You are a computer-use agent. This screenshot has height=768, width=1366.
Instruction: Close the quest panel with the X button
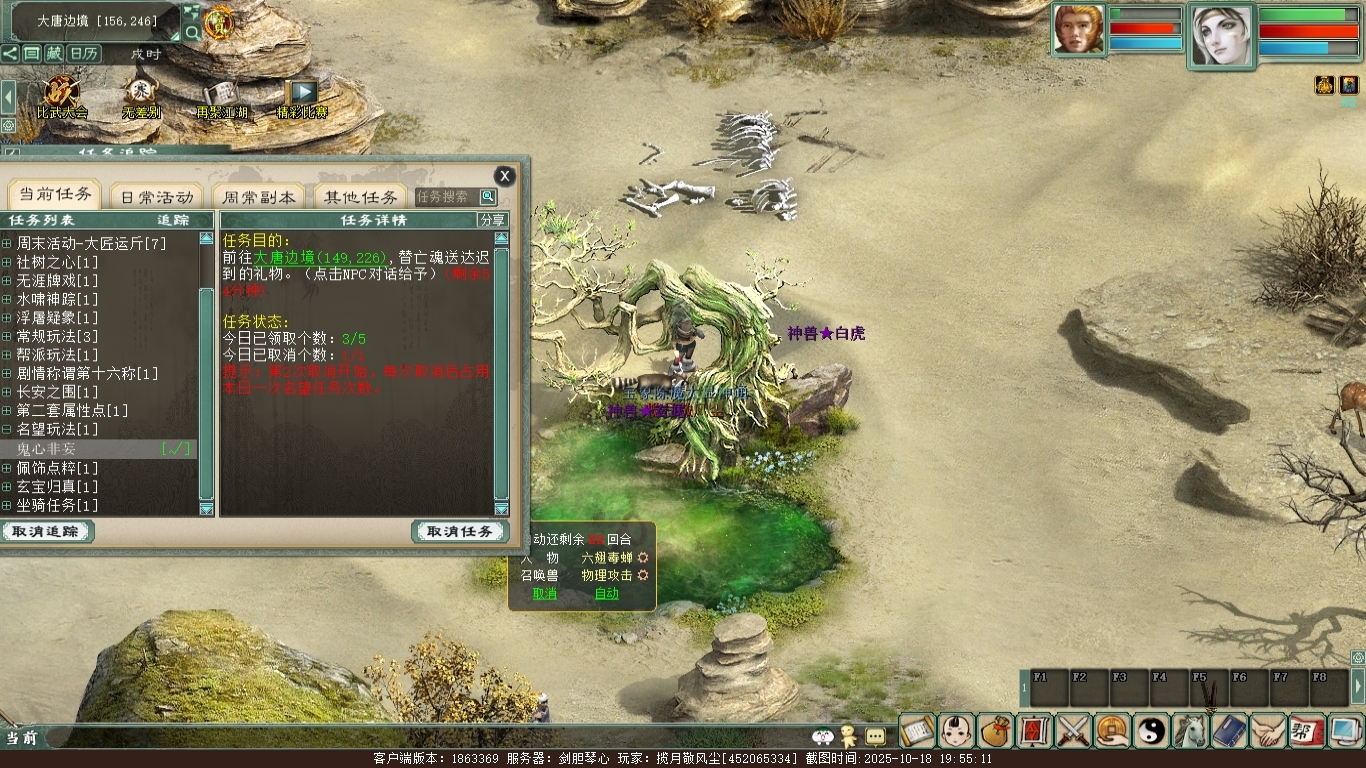click(x=505, y=176)
